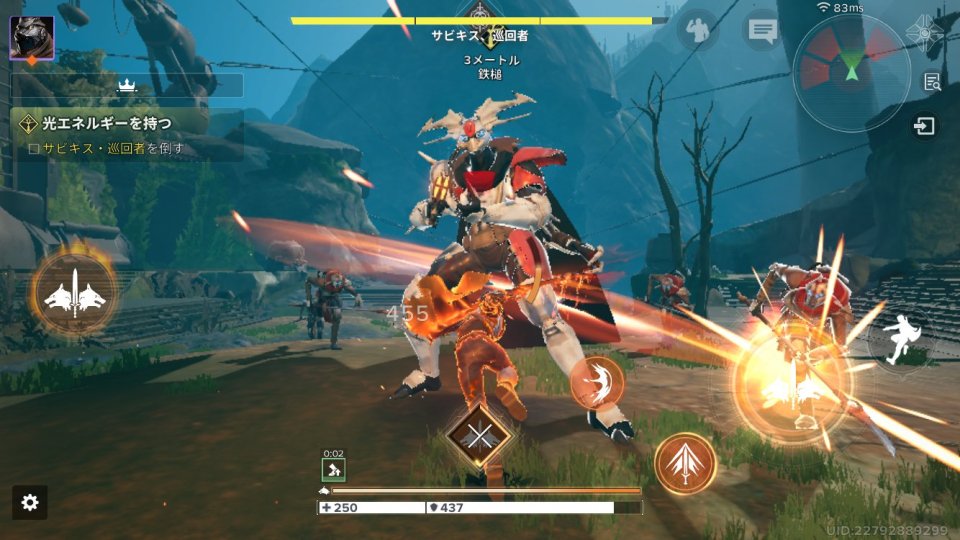Tap the helmeted character portrait
Screen dimensions: 960x540
[31, 38]
